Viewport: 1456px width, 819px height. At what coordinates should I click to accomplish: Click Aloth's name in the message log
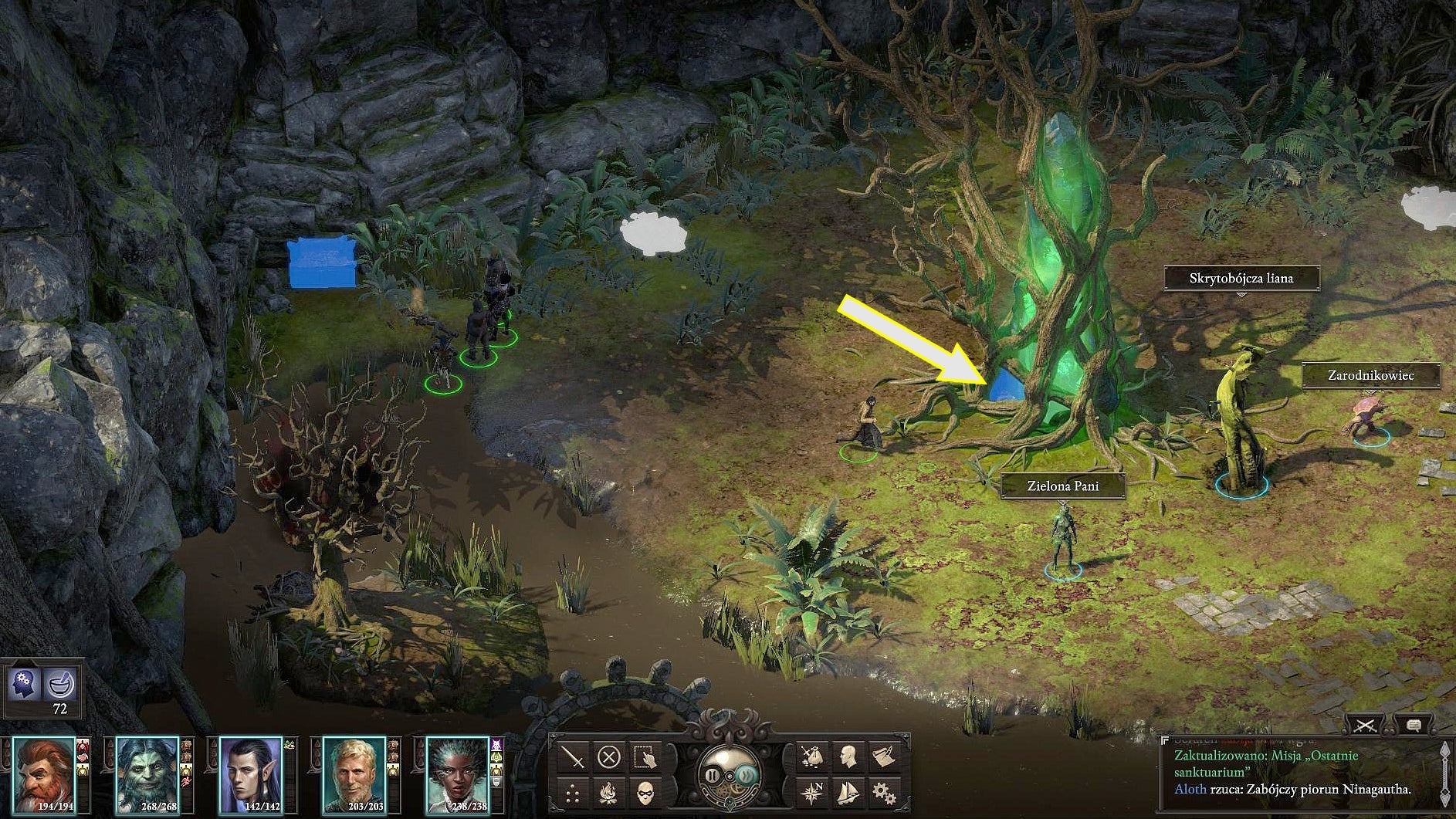pos(1191,790)
